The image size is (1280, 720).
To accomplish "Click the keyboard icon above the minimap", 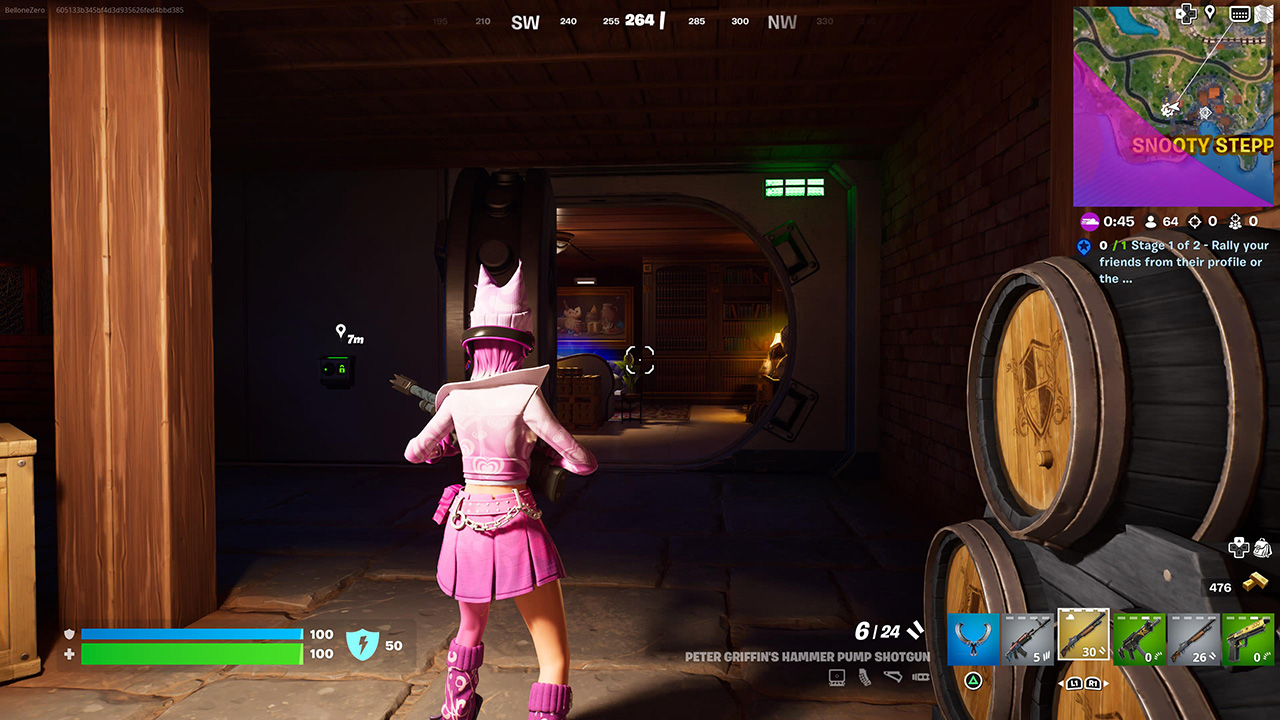I will [x=1240, y=14].
